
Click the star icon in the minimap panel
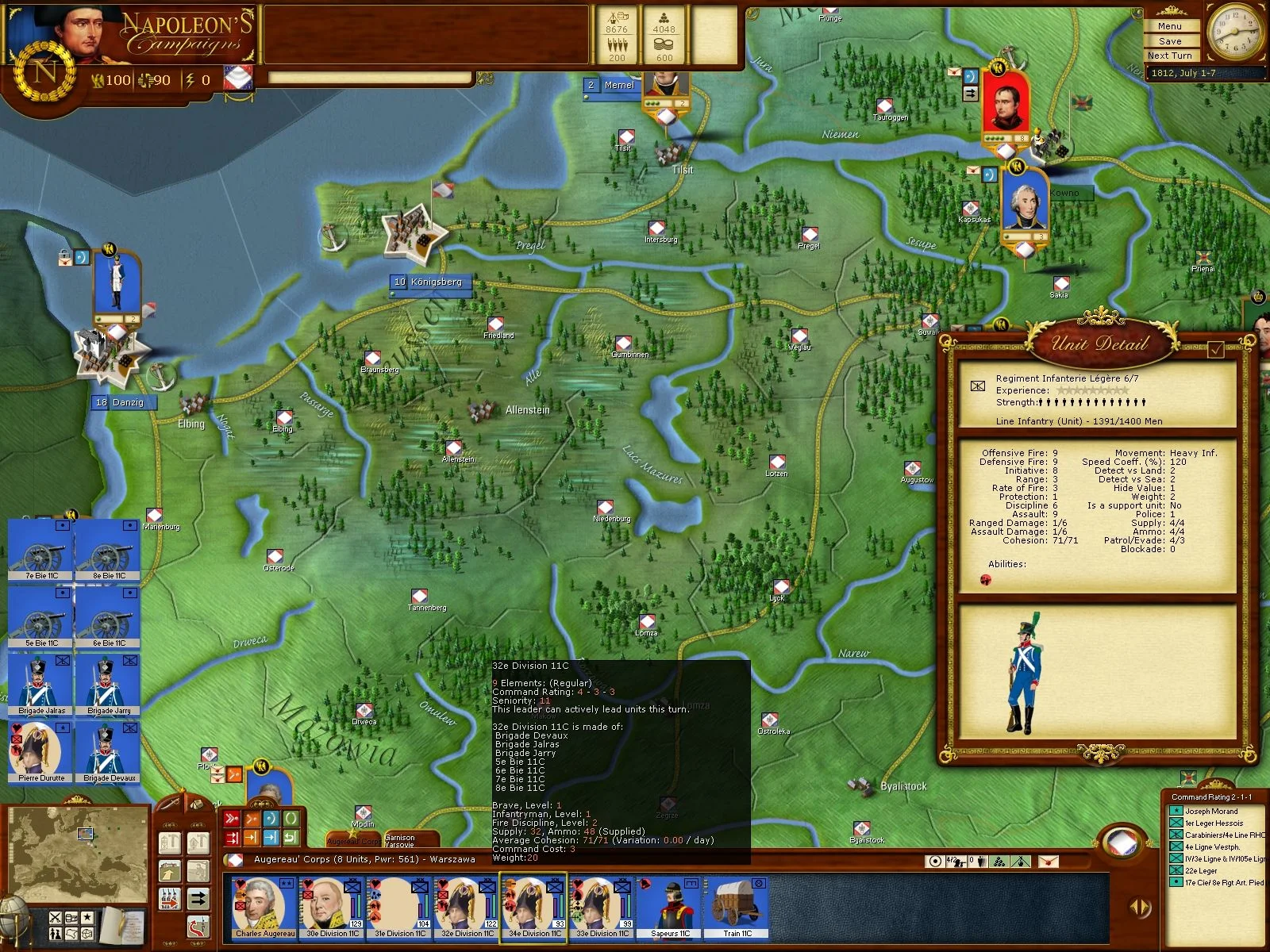tap(87, 917)
